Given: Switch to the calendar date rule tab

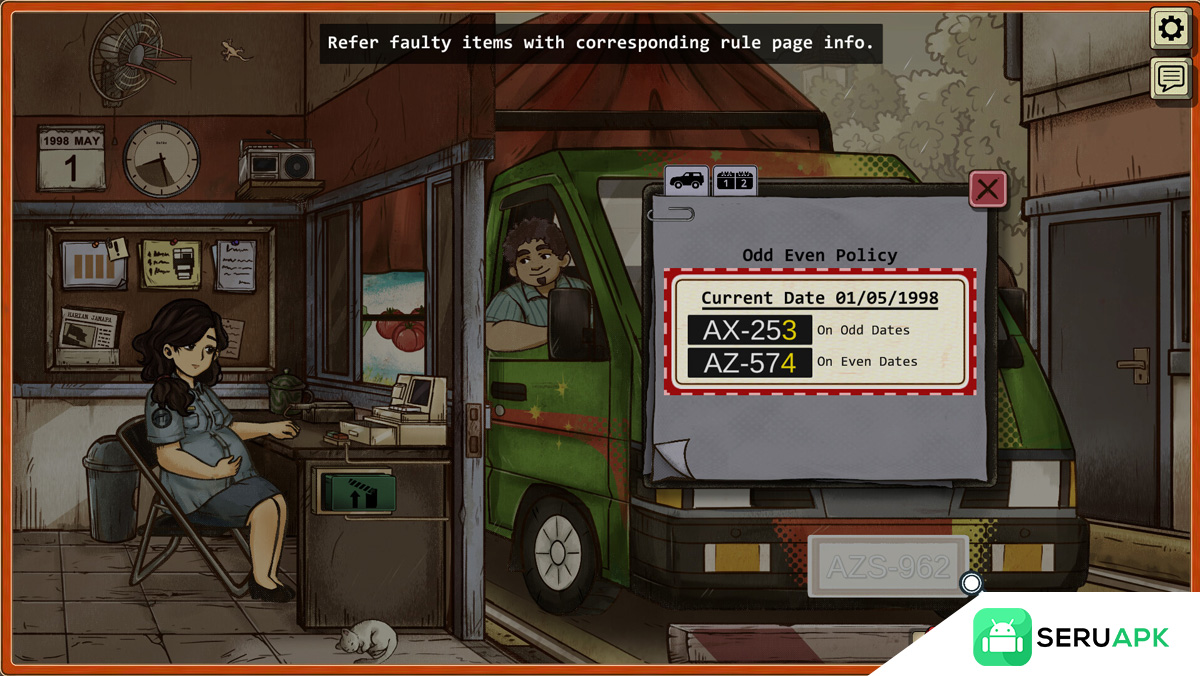Looking at the screenshot, I should click(735, 181).
